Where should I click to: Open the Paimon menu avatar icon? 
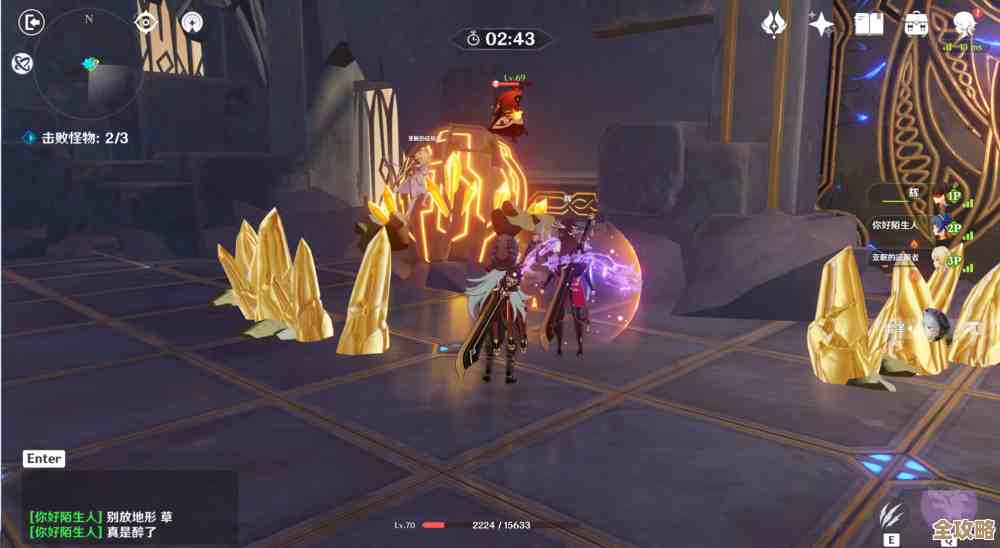964,24
